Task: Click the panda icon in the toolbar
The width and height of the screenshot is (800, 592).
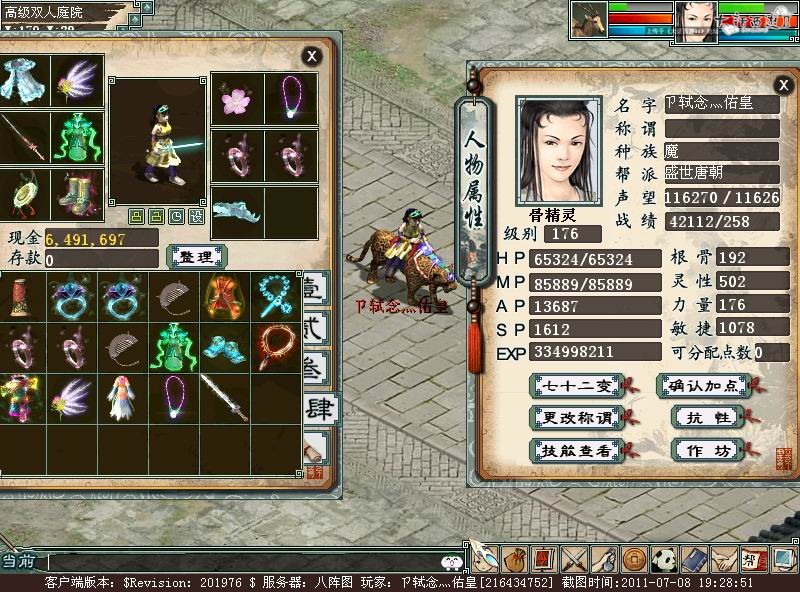Action: (x=664, y=559)
